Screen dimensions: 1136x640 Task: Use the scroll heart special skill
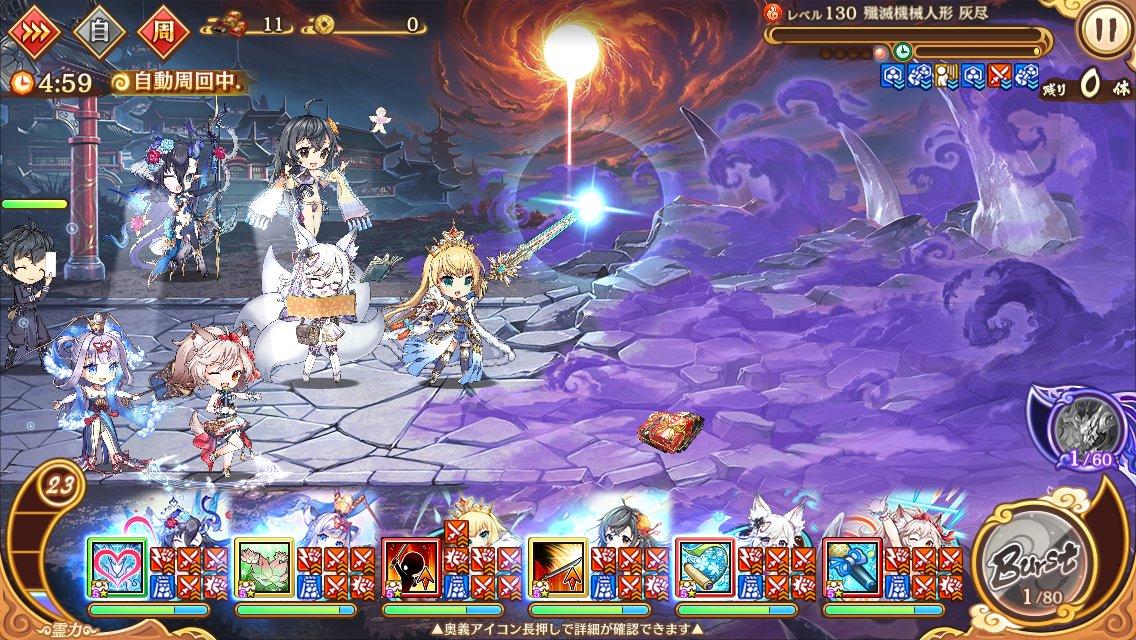705,568
